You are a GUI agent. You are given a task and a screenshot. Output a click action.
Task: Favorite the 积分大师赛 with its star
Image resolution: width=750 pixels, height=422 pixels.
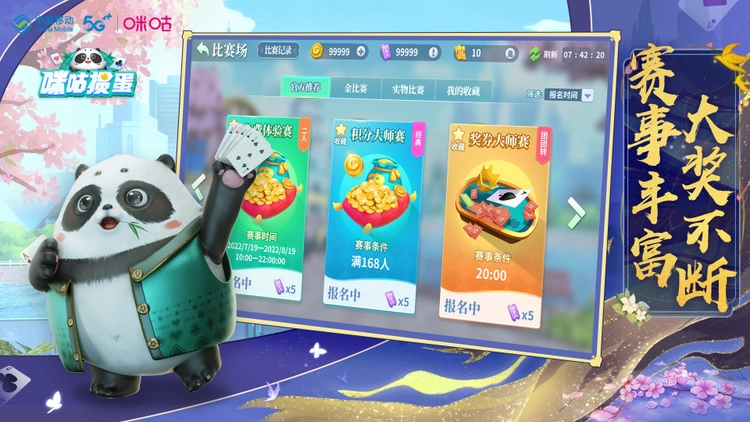pos(341,131)
